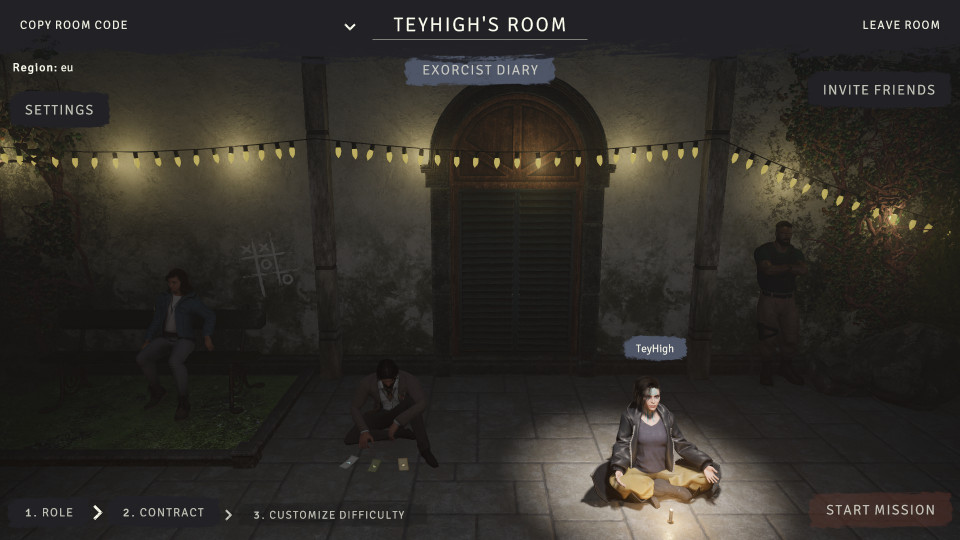Open the Exorcist Diary
The height and width of the screenshot is (540, 960).
coord(480,71)
